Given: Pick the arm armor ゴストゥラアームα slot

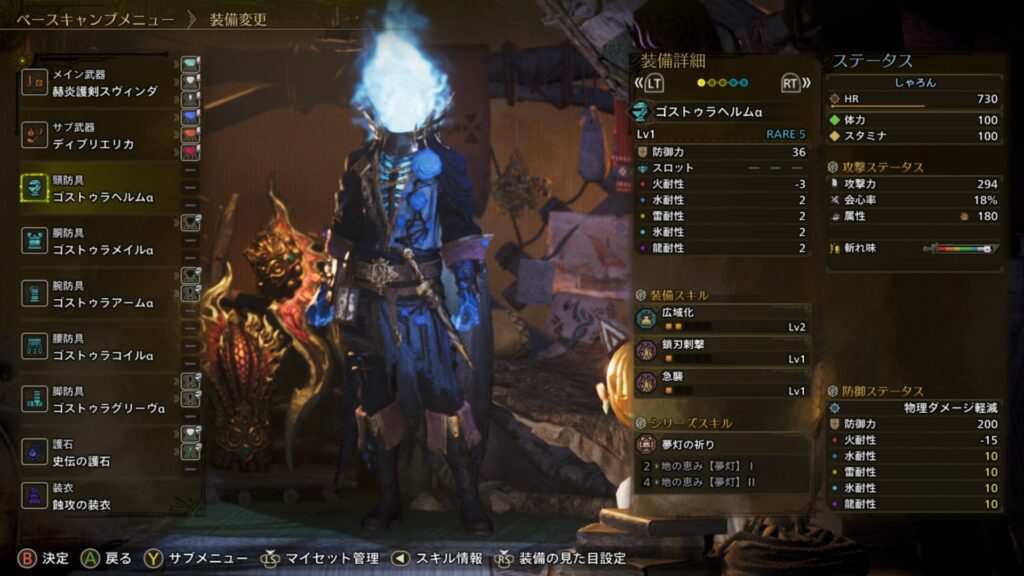Looking at the screenshot, I should pos(100,294).
